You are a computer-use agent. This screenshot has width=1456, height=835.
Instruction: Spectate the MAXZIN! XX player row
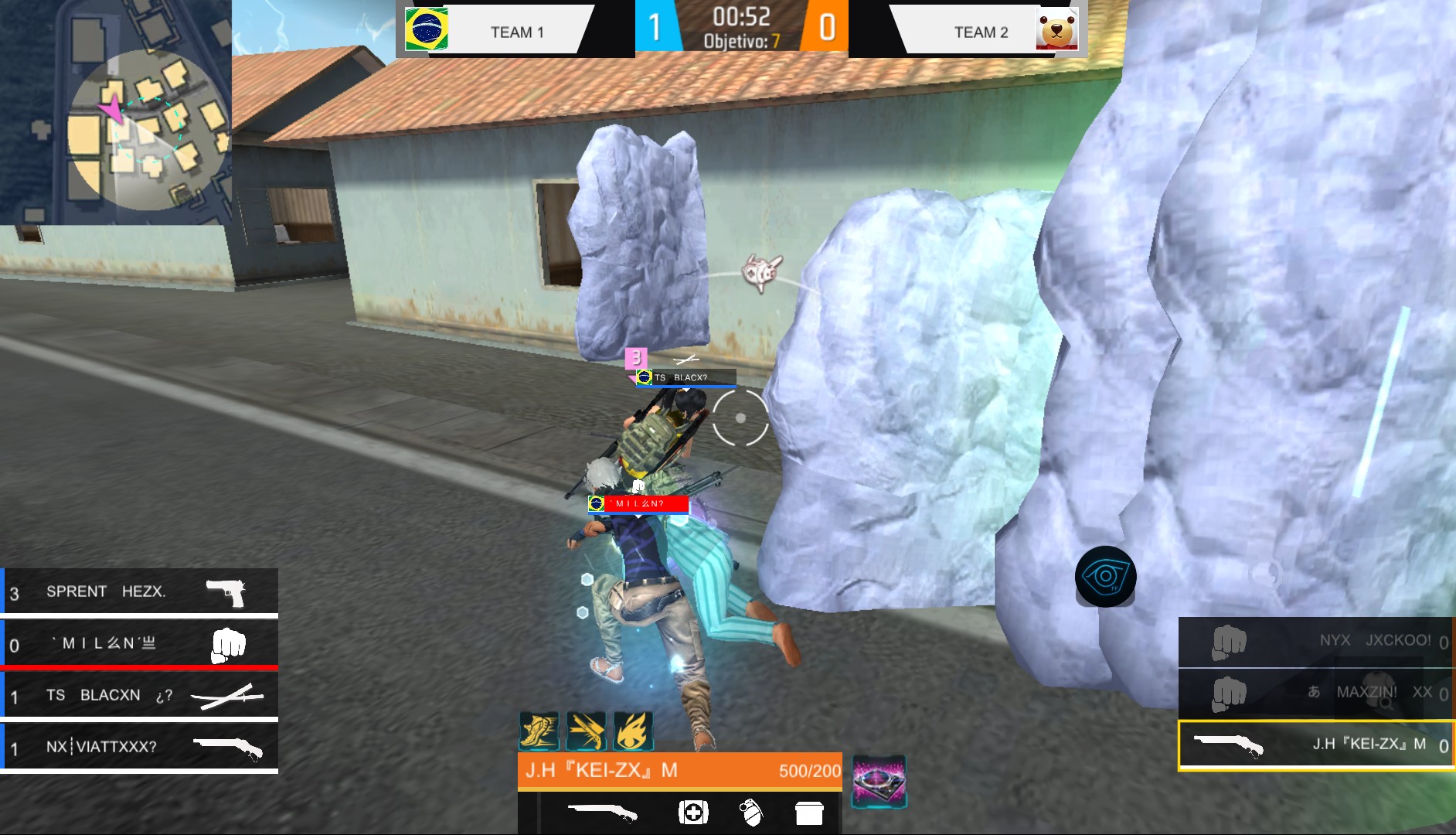1314,692
